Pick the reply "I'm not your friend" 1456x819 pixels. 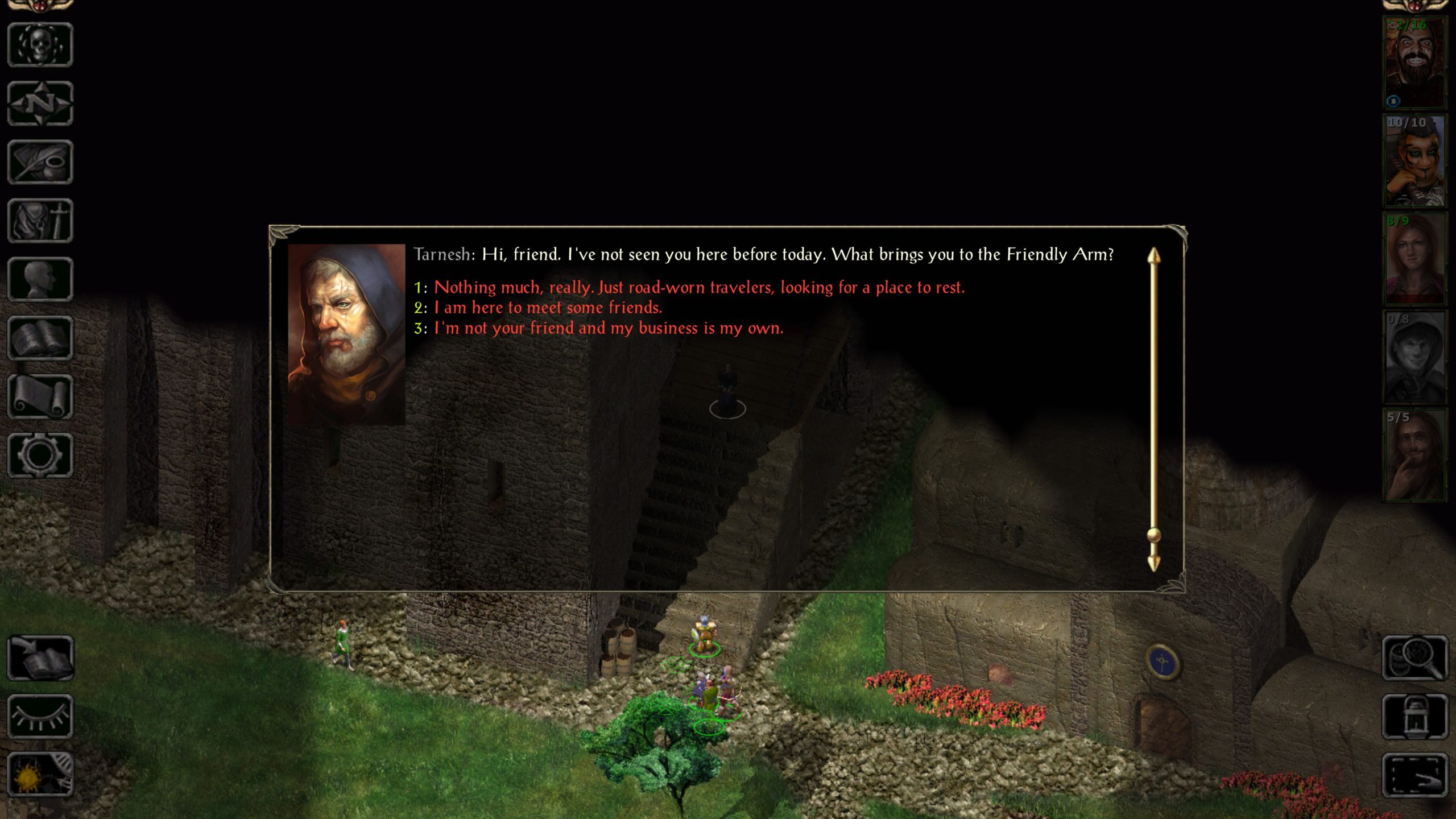[x=608, y=329]
